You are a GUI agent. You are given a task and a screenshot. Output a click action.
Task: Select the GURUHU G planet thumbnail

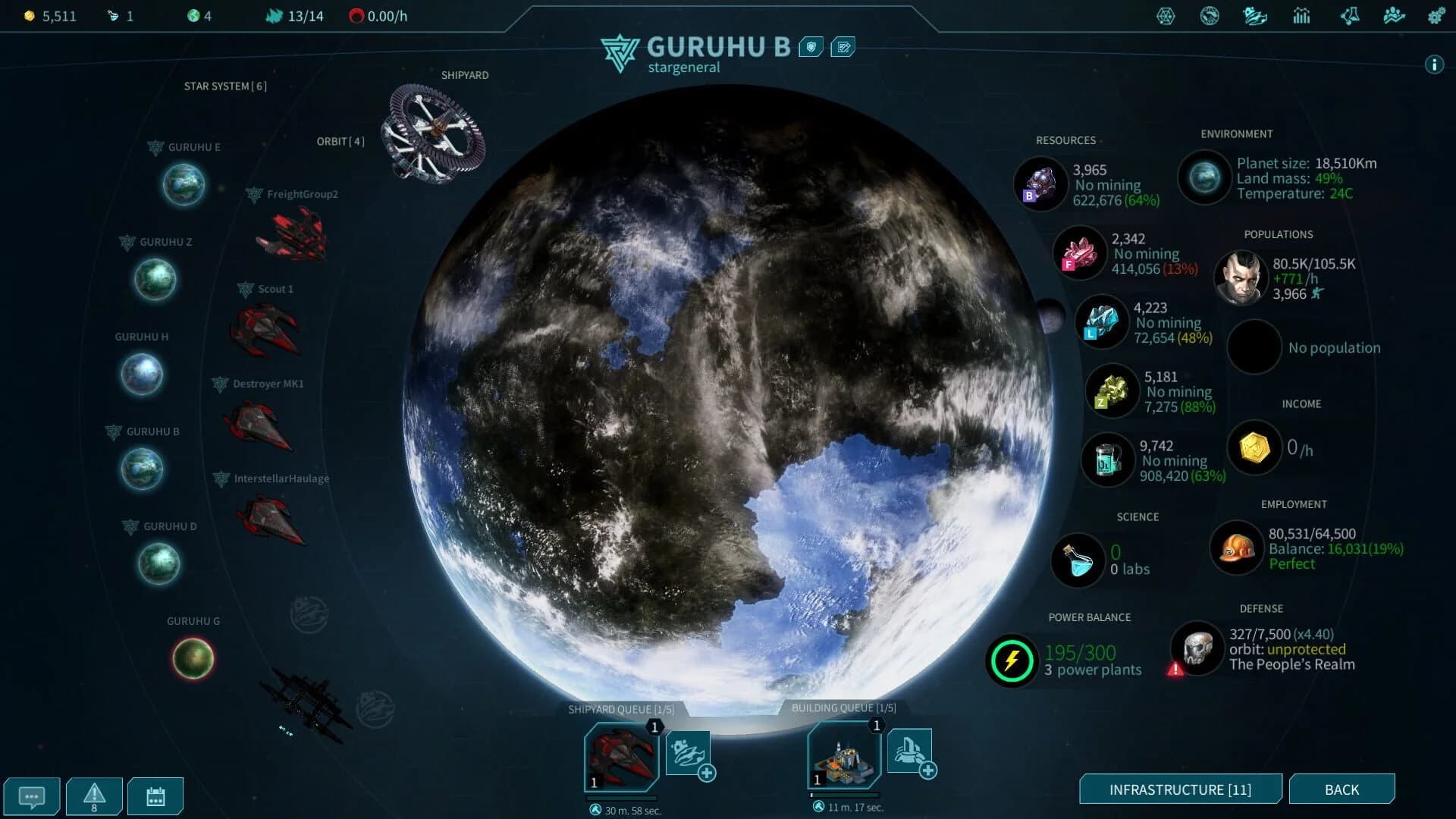193,658
